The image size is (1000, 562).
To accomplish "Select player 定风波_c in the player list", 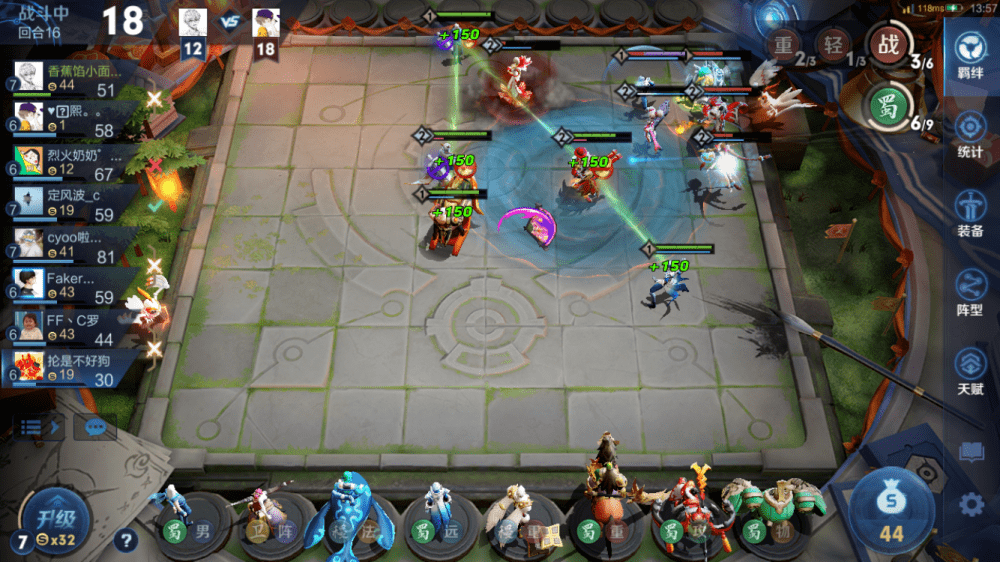I will pos(68,202).
